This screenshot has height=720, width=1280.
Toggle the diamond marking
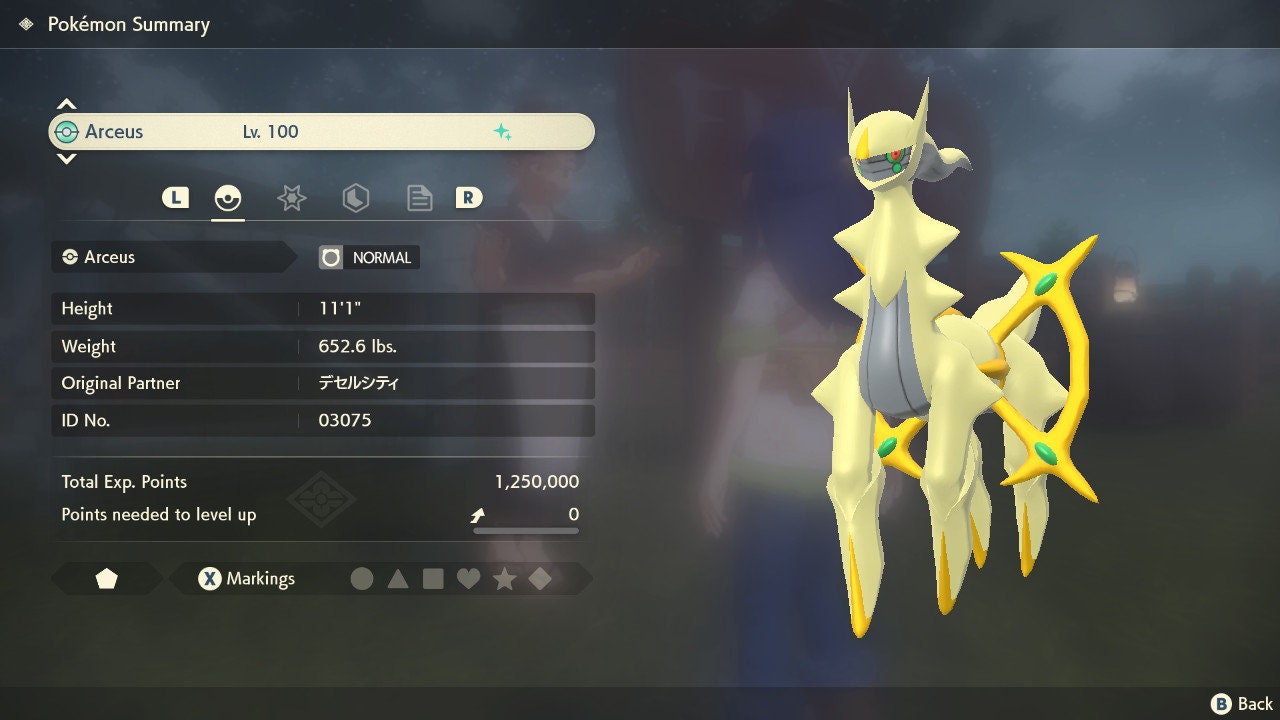pyautogui.click(x=540, y=579)
